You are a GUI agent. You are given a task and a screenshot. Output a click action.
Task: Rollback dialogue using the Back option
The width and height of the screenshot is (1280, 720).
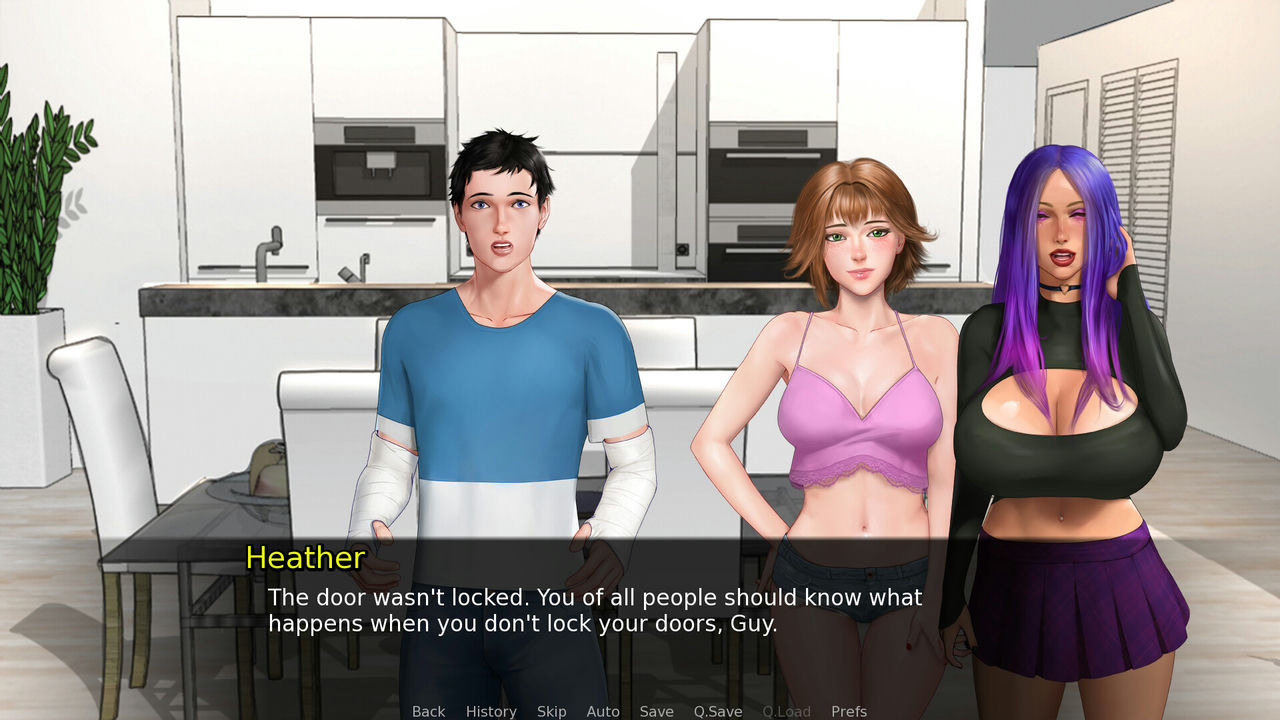[428, 711]
